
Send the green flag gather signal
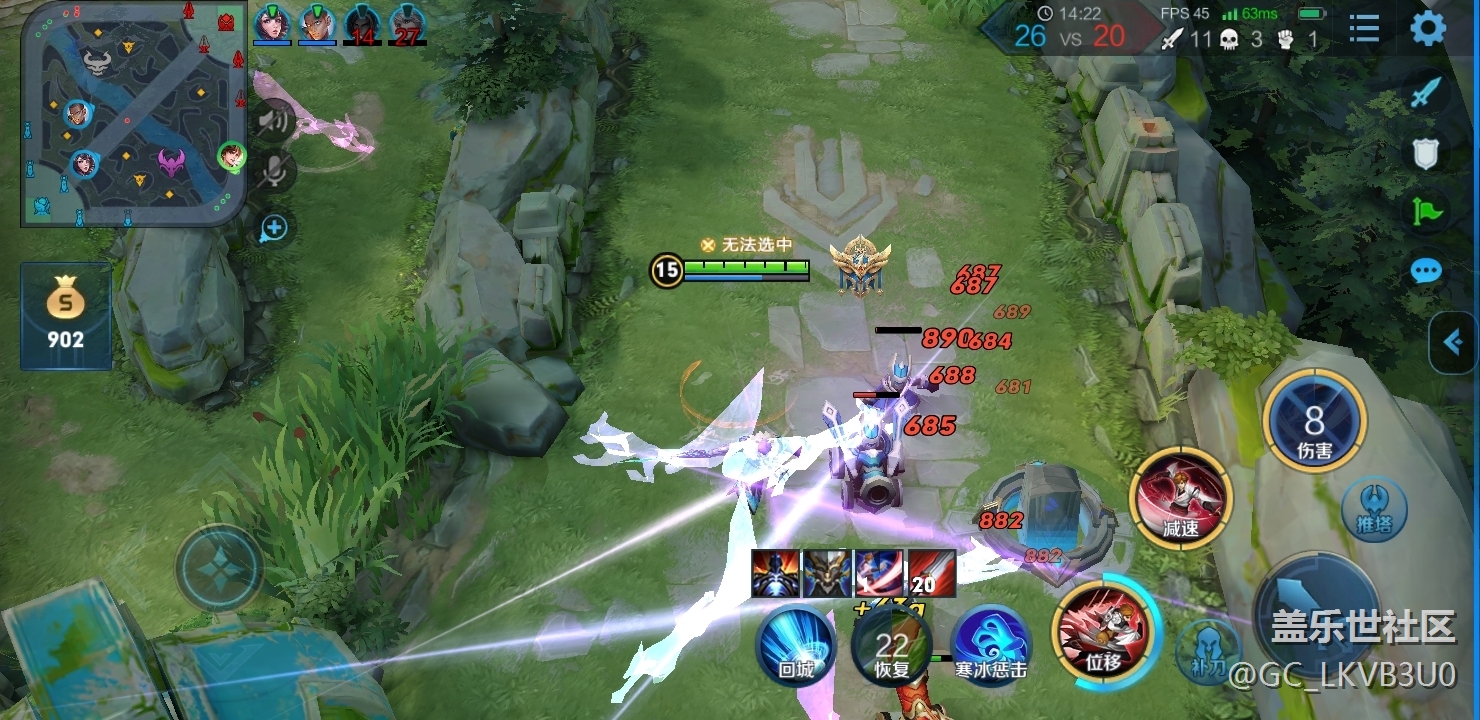click(1426, 211)
